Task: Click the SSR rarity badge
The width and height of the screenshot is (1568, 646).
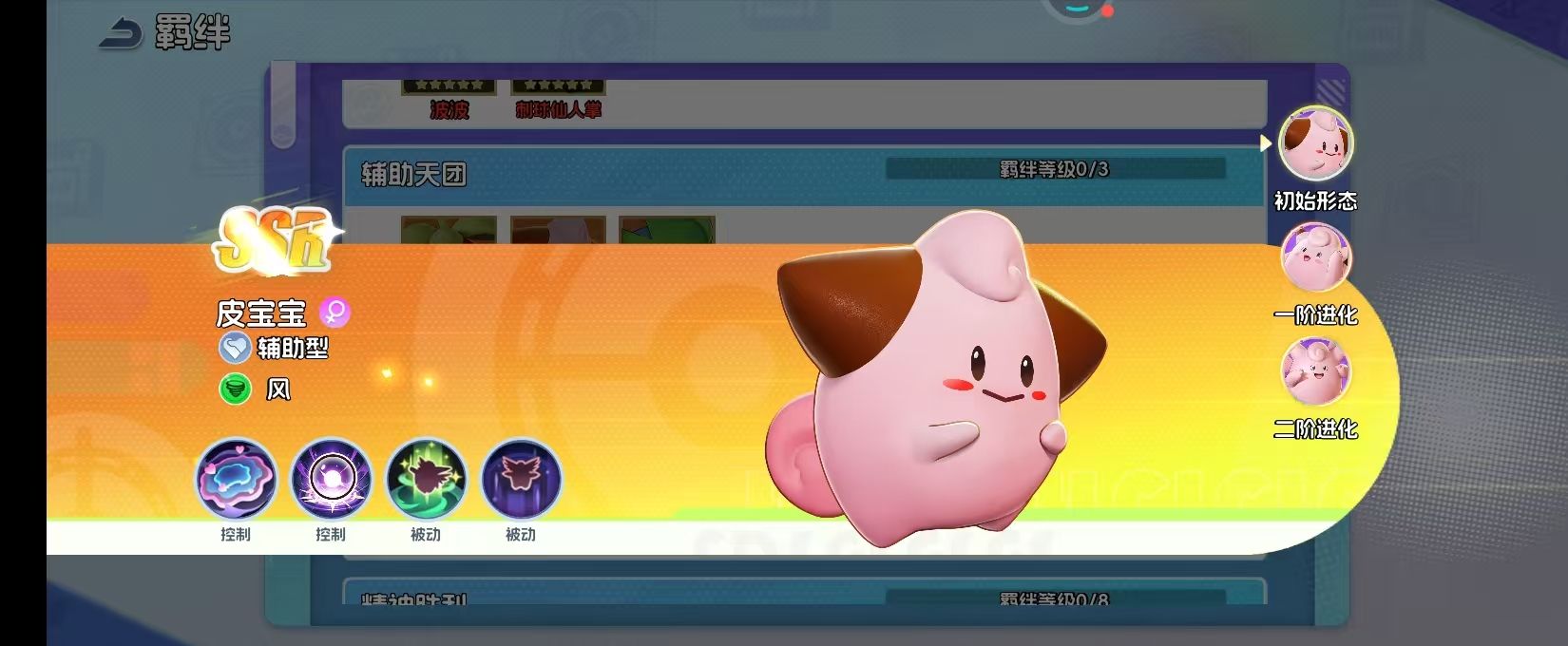Action: [x=274, y=239]
